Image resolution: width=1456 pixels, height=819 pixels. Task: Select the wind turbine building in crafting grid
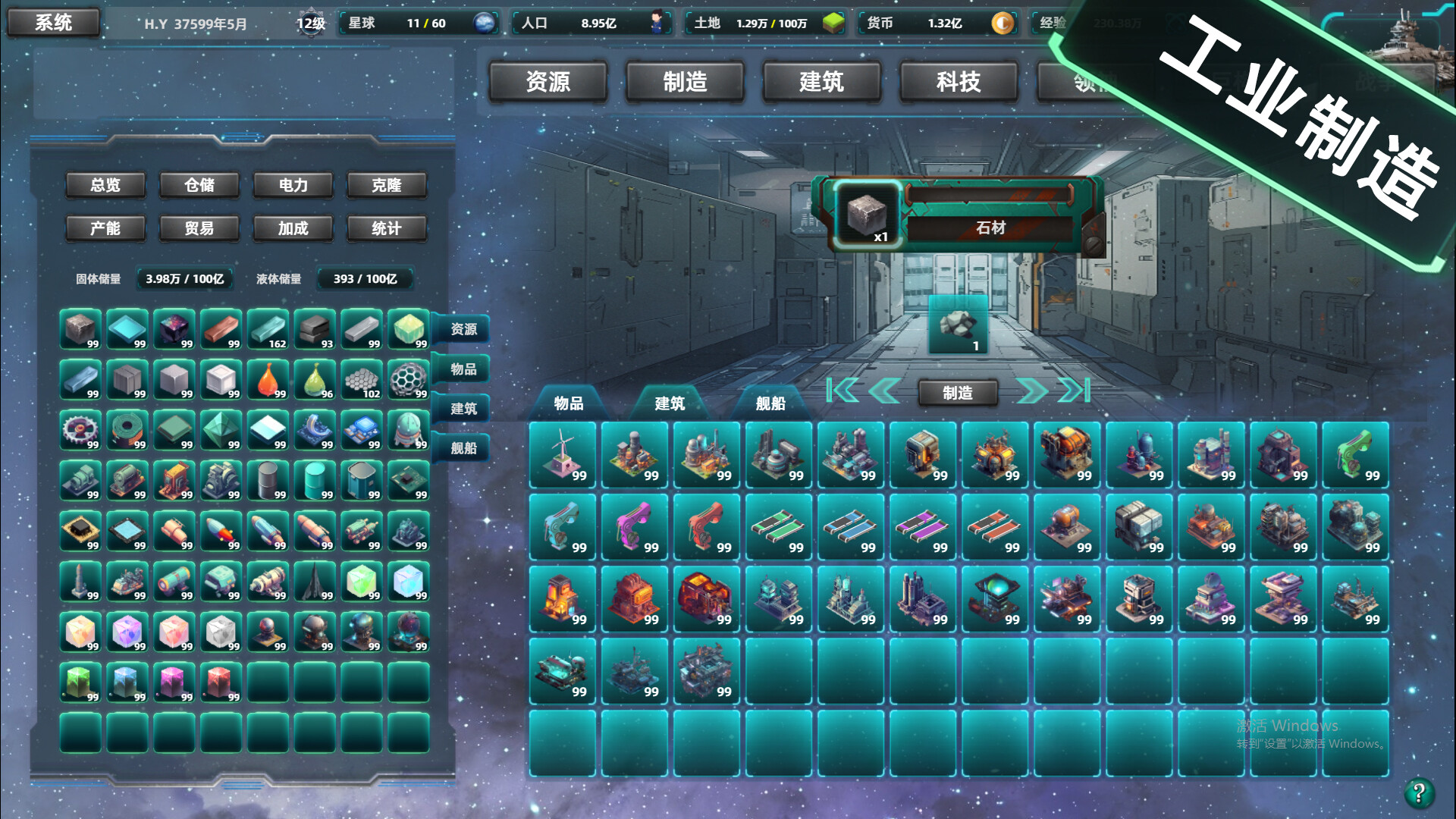tap(562, 455)
